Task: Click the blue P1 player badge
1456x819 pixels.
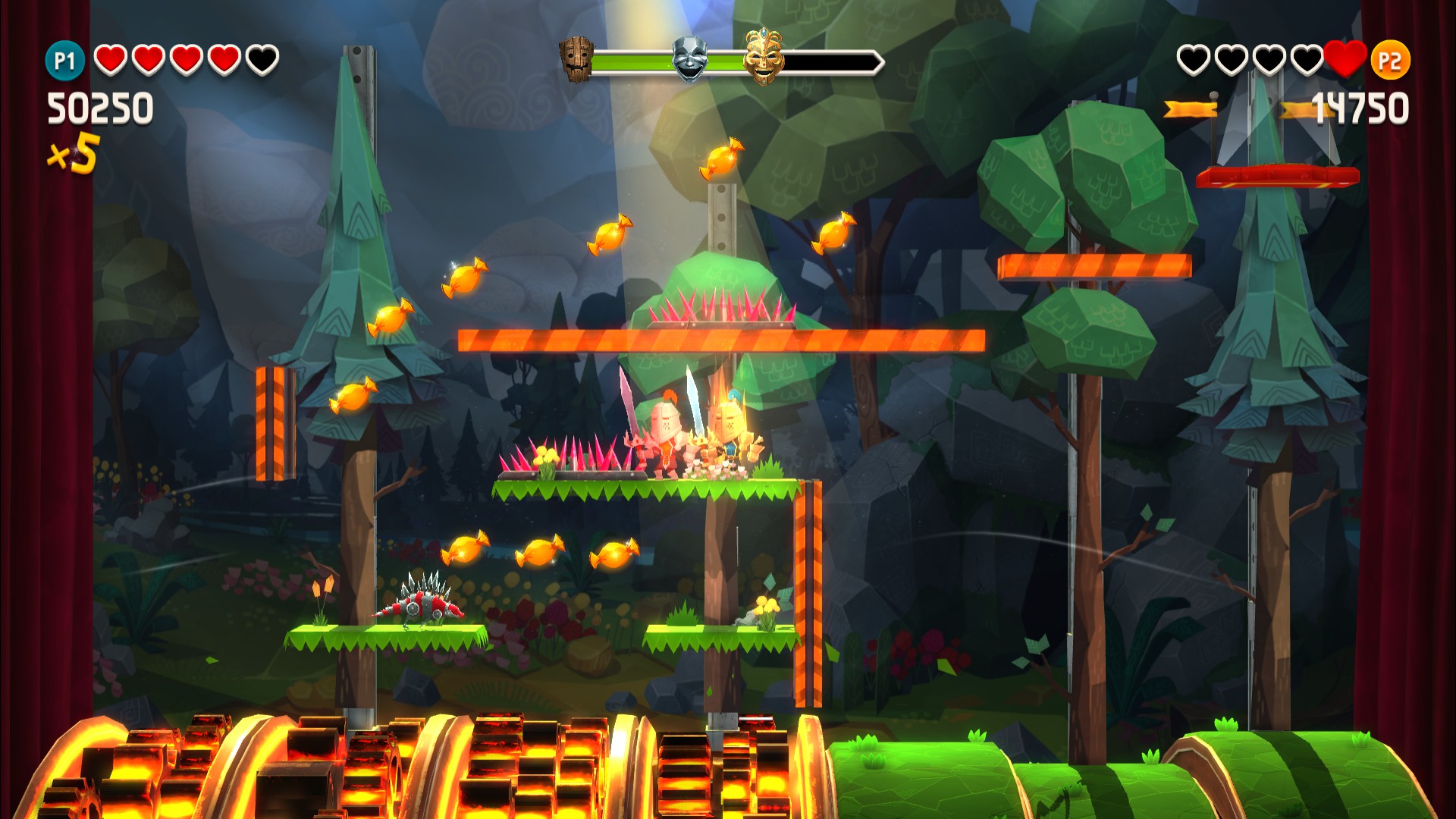Action: (64, 61)
